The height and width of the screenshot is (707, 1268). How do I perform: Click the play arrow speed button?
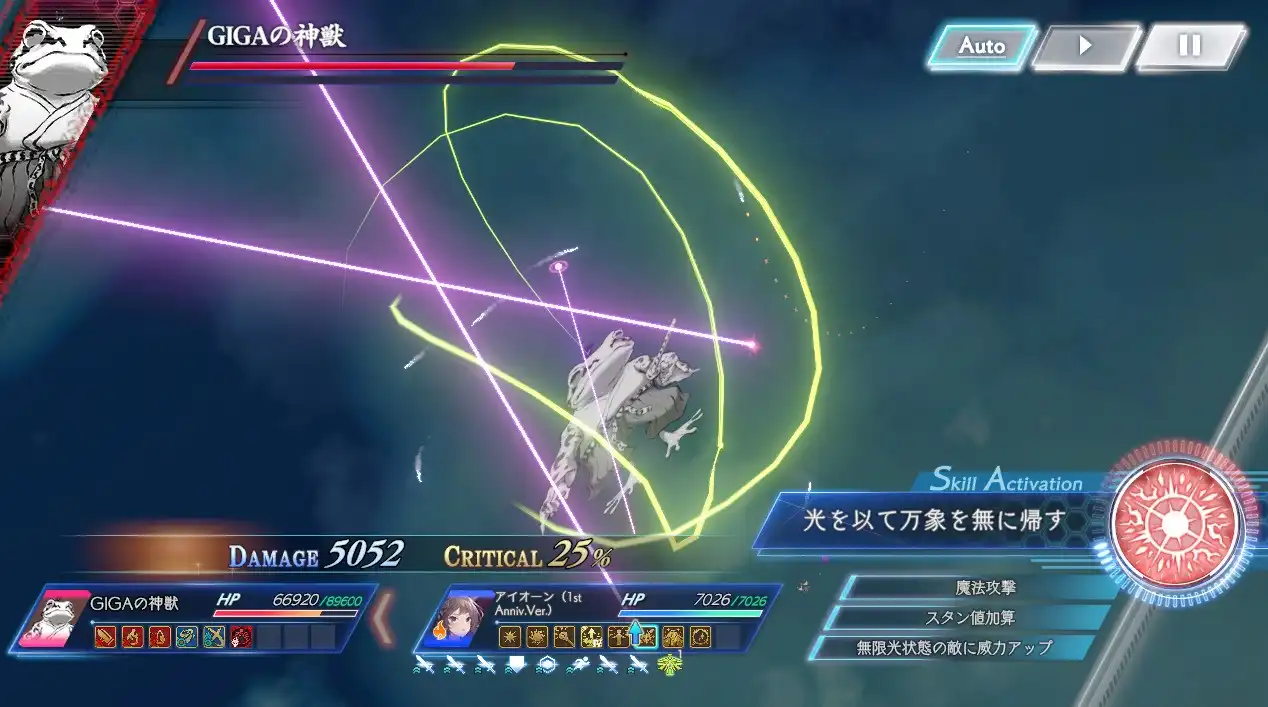[x=1085, y=46]
